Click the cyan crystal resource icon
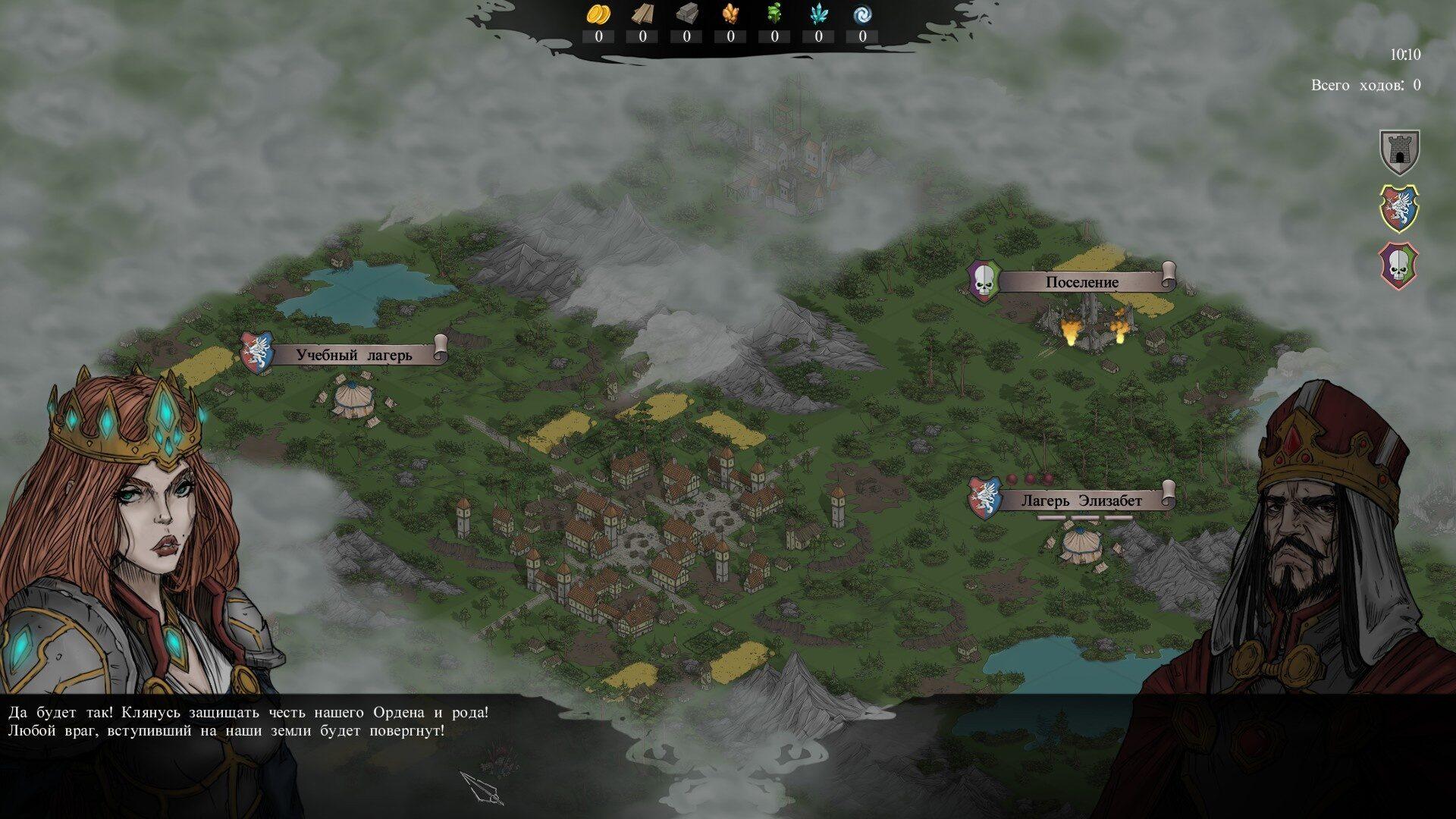The height and width of the screenshot is (819, 1456). 818,14
